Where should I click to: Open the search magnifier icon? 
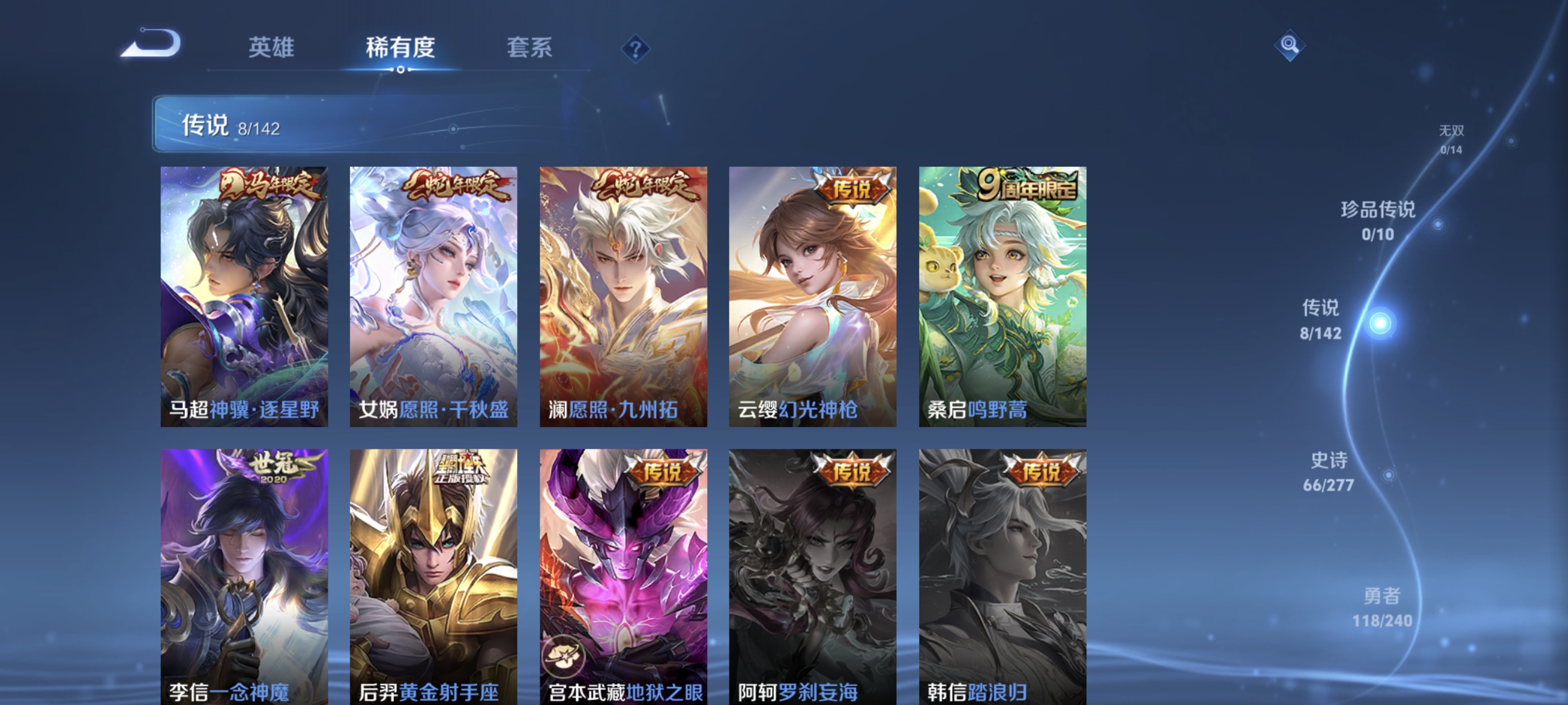(x=1291, y=46)
